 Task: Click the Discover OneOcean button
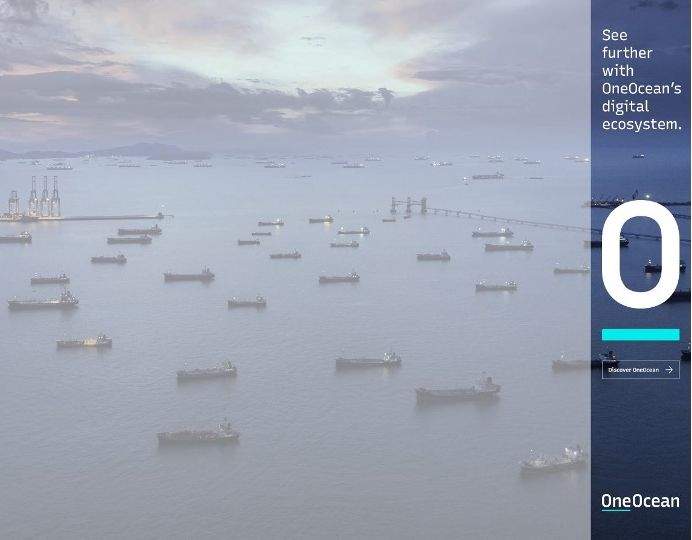click(640, 370)
